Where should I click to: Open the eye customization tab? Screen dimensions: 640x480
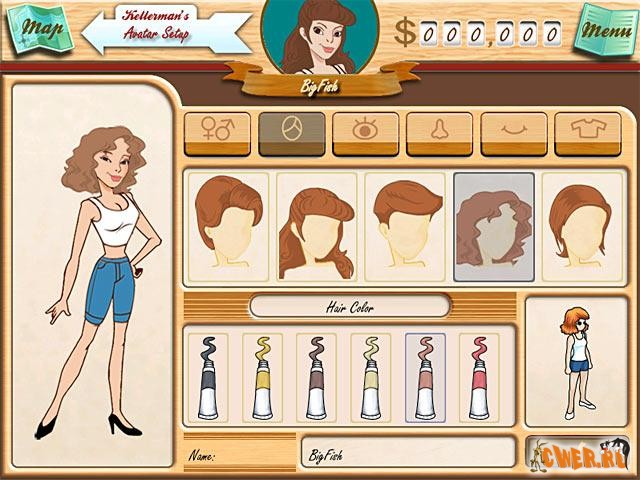click(x=365, y=133)
